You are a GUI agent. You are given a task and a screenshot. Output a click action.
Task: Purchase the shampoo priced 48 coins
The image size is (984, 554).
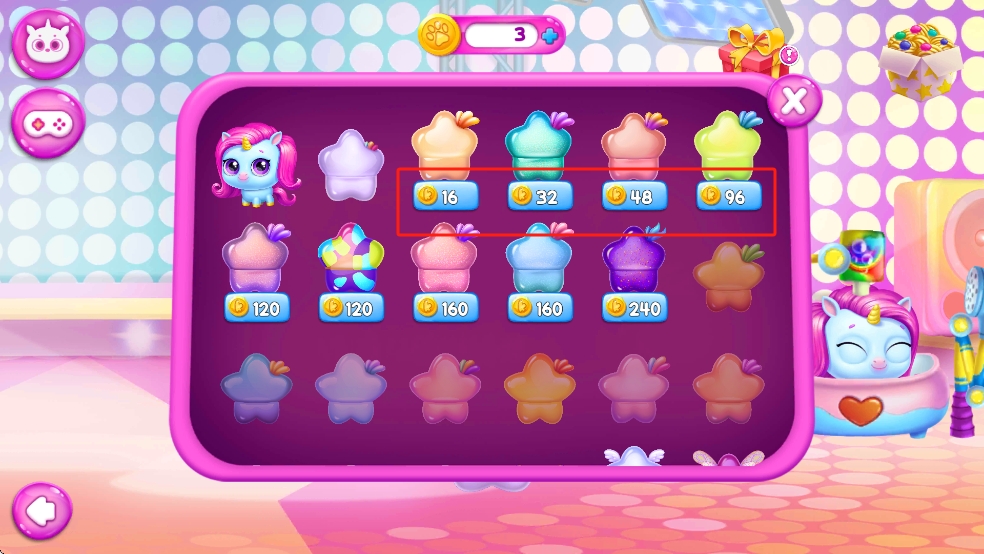coord(634,196)
